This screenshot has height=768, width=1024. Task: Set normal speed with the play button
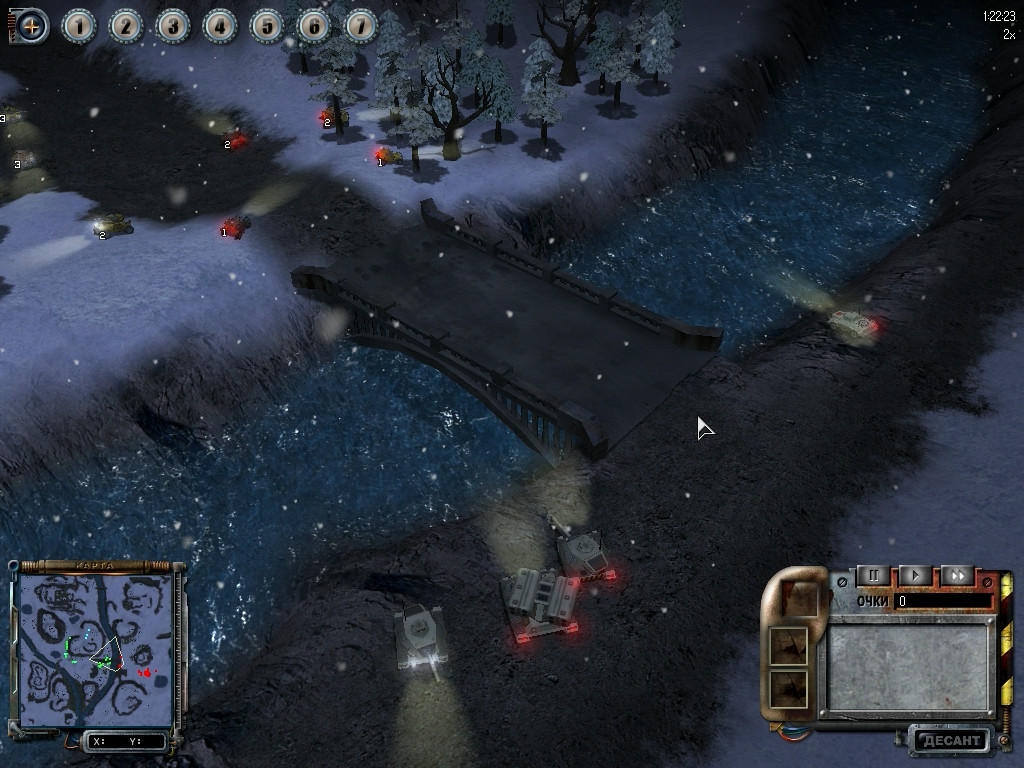(914, 576)
